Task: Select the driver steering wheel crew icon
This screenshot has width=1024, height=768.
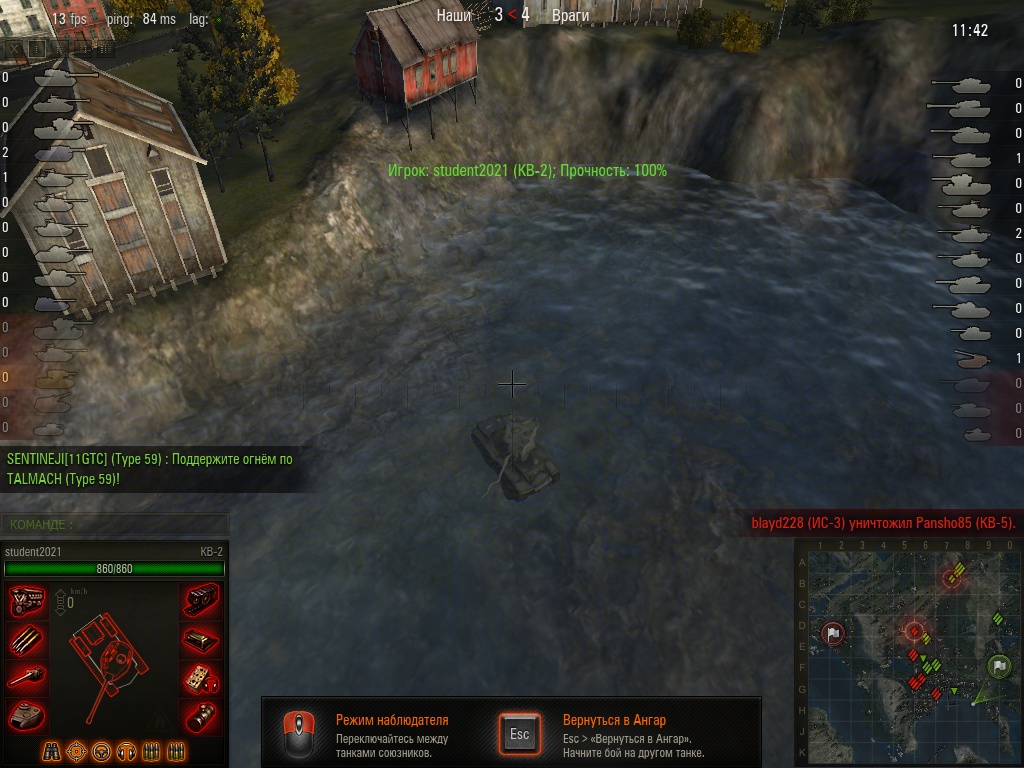Action: click(101, 751)
